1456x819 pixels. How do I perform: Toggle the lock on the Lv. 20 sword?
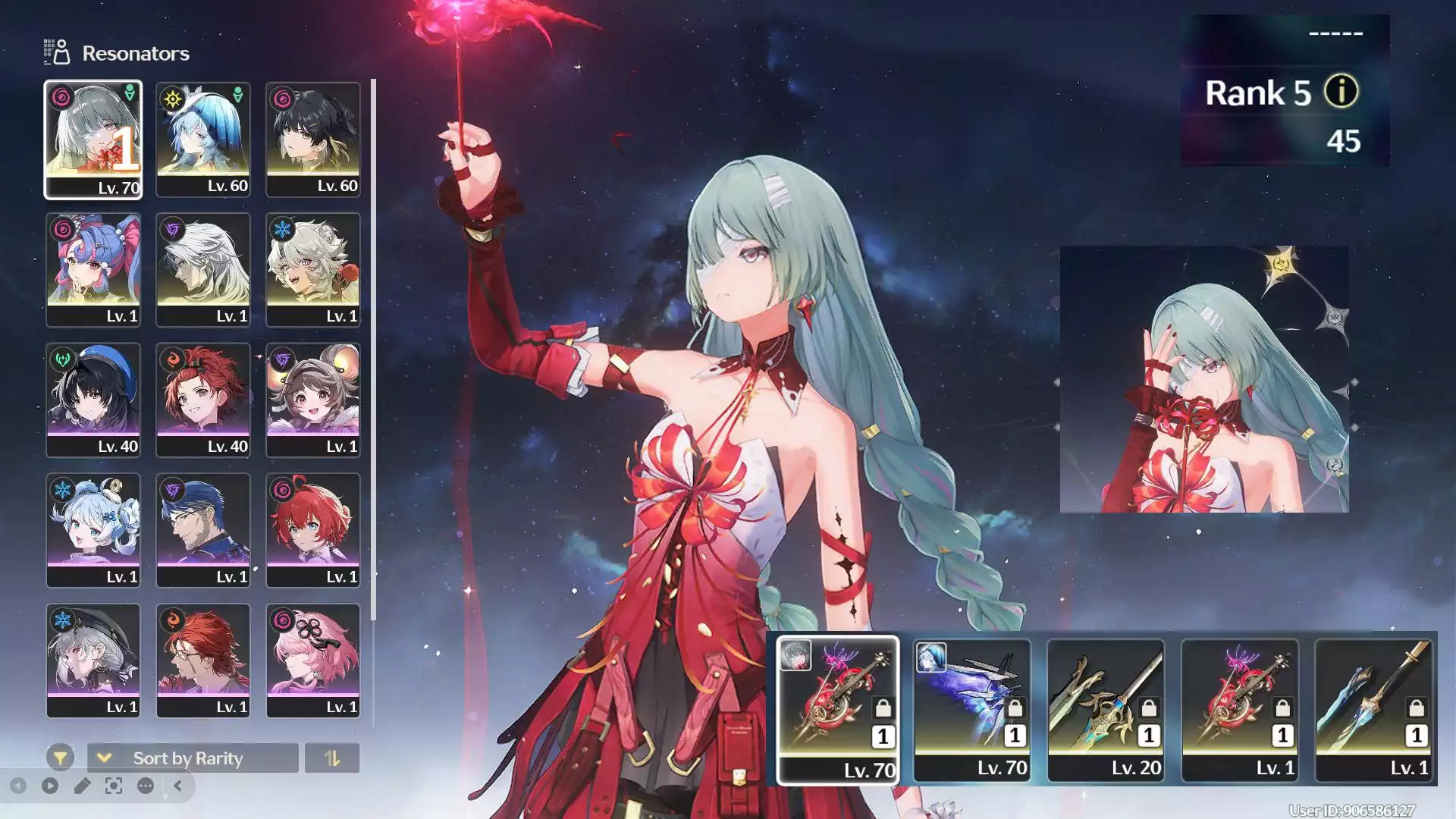tap(1150, 708)
